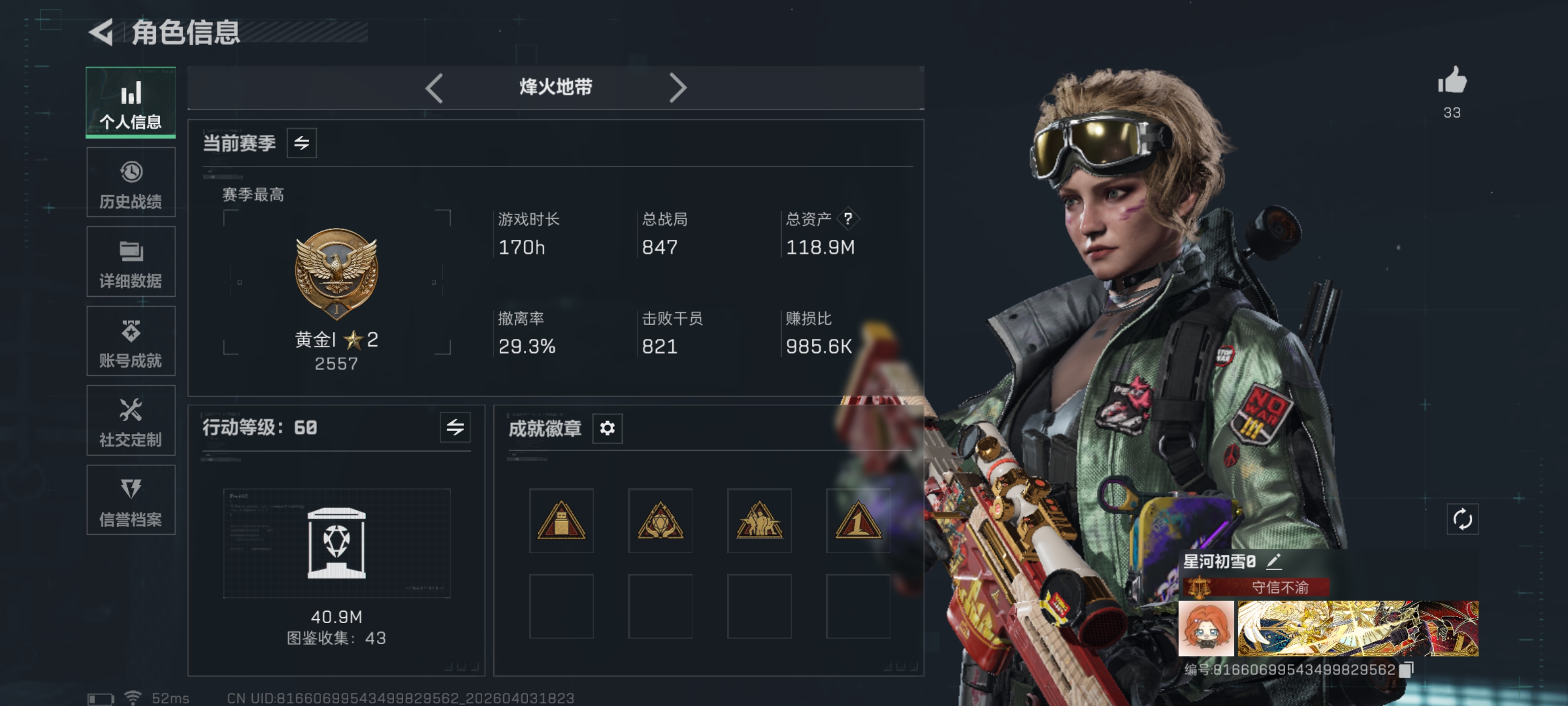The width and height of the screenshot is (1568, 706).
Task: Open the red-haired player avatar
Action: 1206,628
